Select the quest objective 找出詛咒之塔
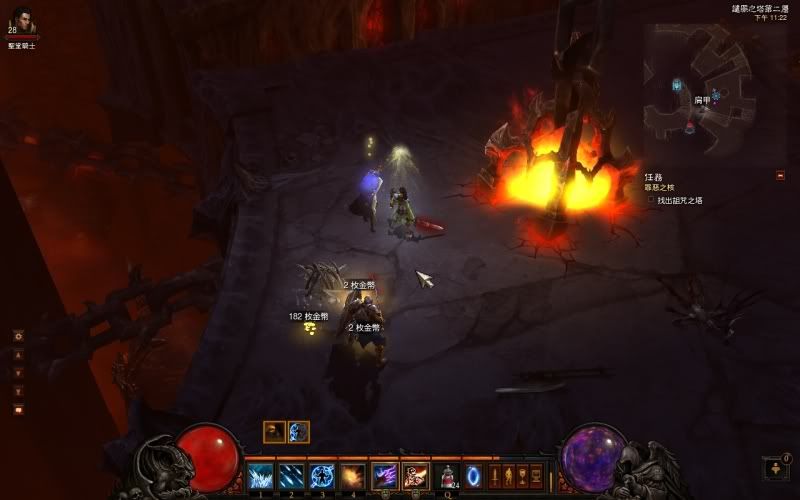This screenshot has width=800, height=500. (680, 200)
